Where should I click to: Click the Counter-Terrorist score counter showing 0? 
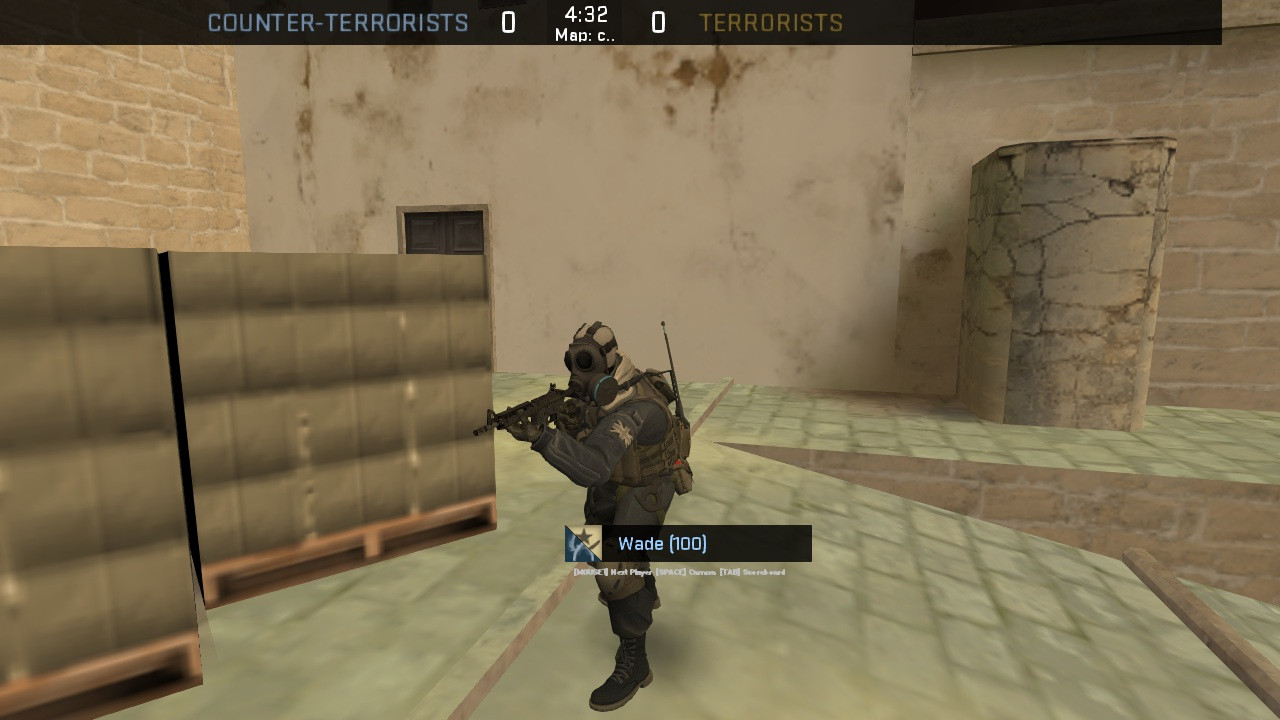point(506,22)
